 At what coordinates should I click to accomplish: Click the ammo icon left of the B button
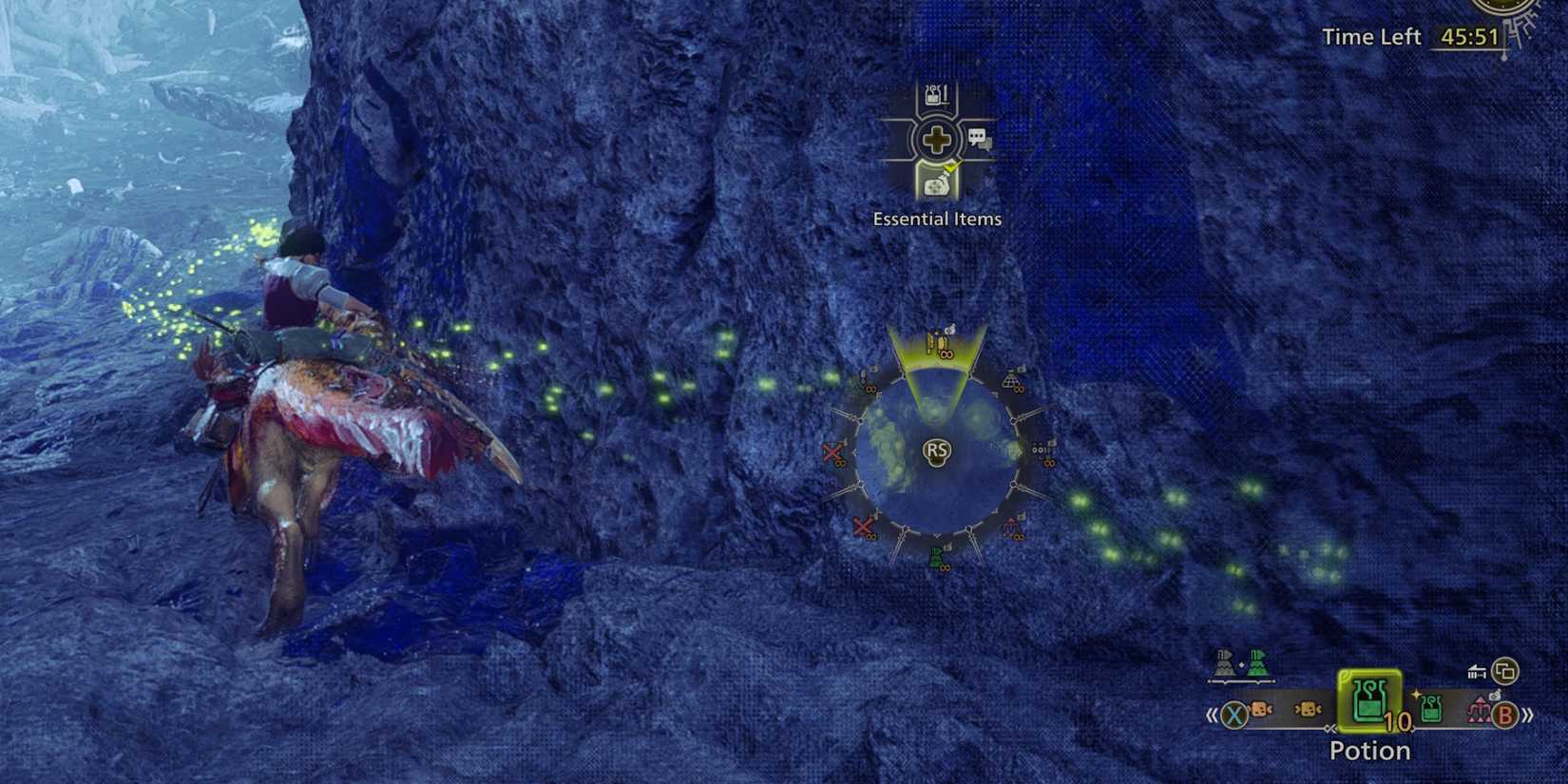click(x=1480, y=709)
